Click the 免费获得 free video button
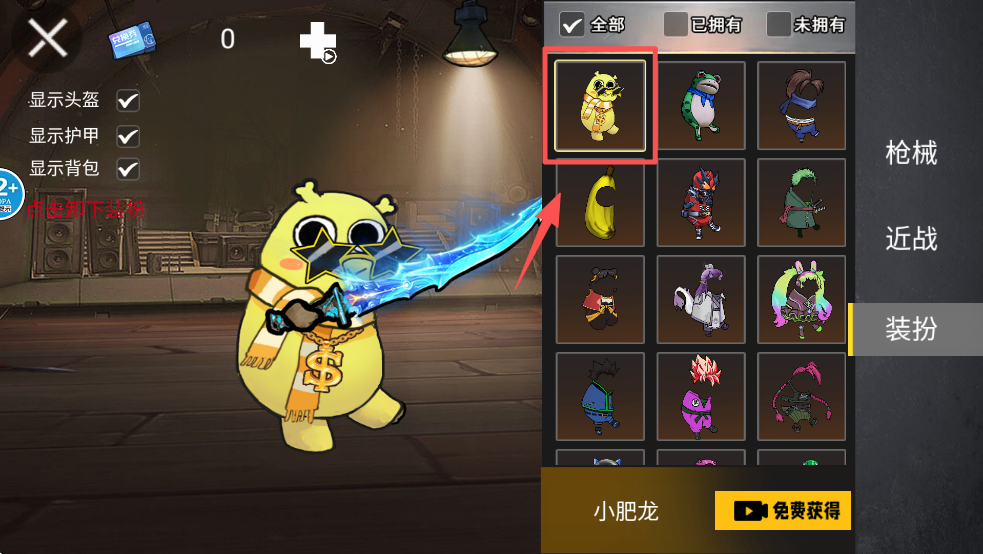Screen dimensions: 983x554 pos(782,511)
